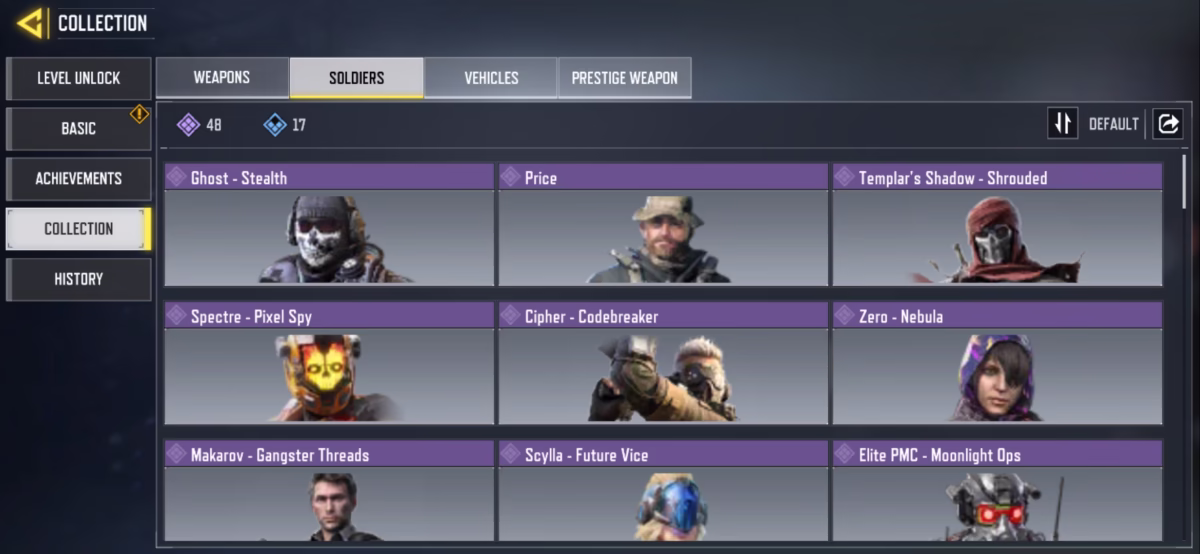Image resolution: width=1200 pixels, height=554 pixels.
Task: Toggle the sort order arrows button
Action: point(1062,123)
